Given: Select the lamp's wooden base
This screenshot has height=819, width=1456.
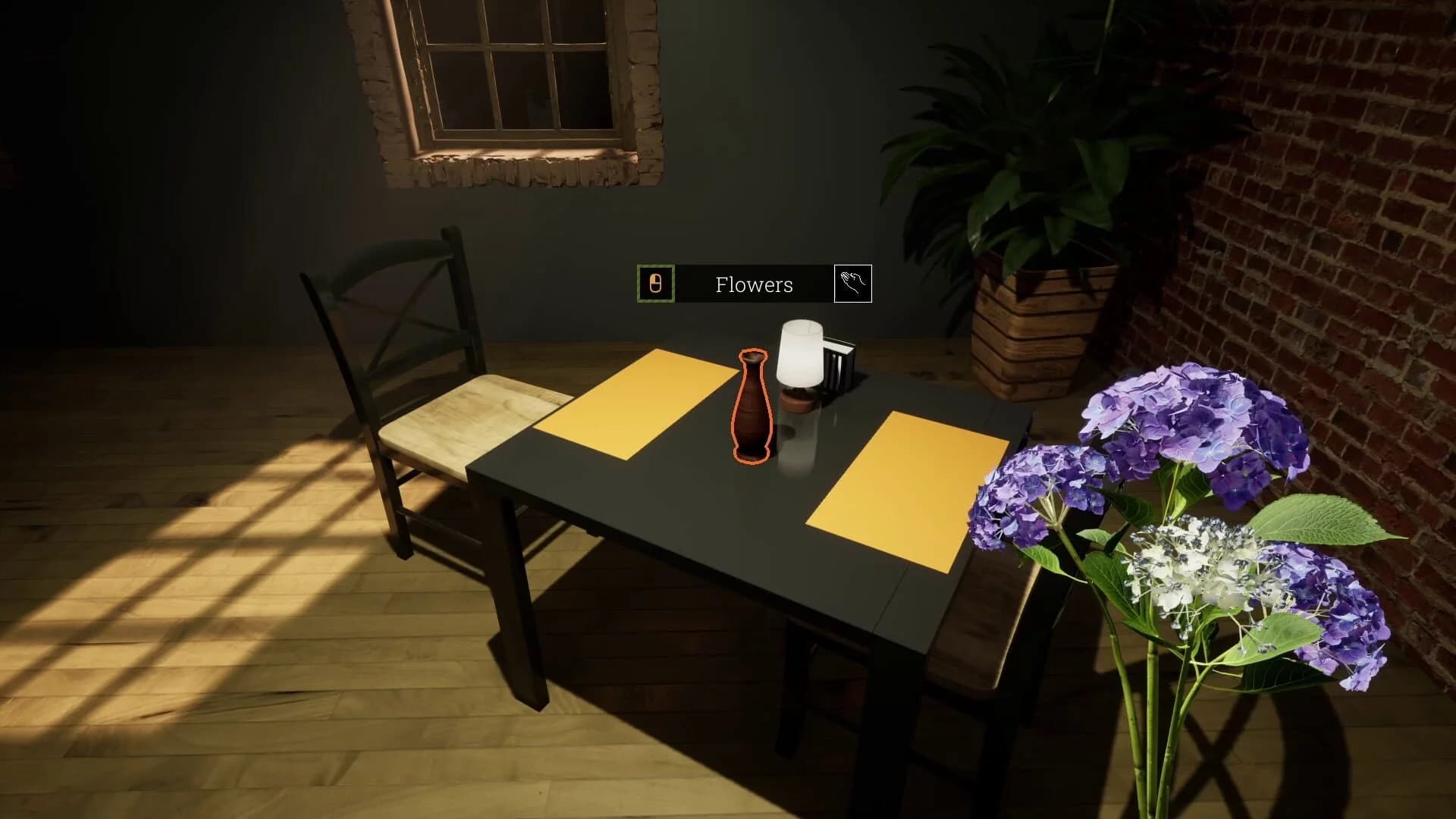Looking at the screenshot, I should coord(796,400).
